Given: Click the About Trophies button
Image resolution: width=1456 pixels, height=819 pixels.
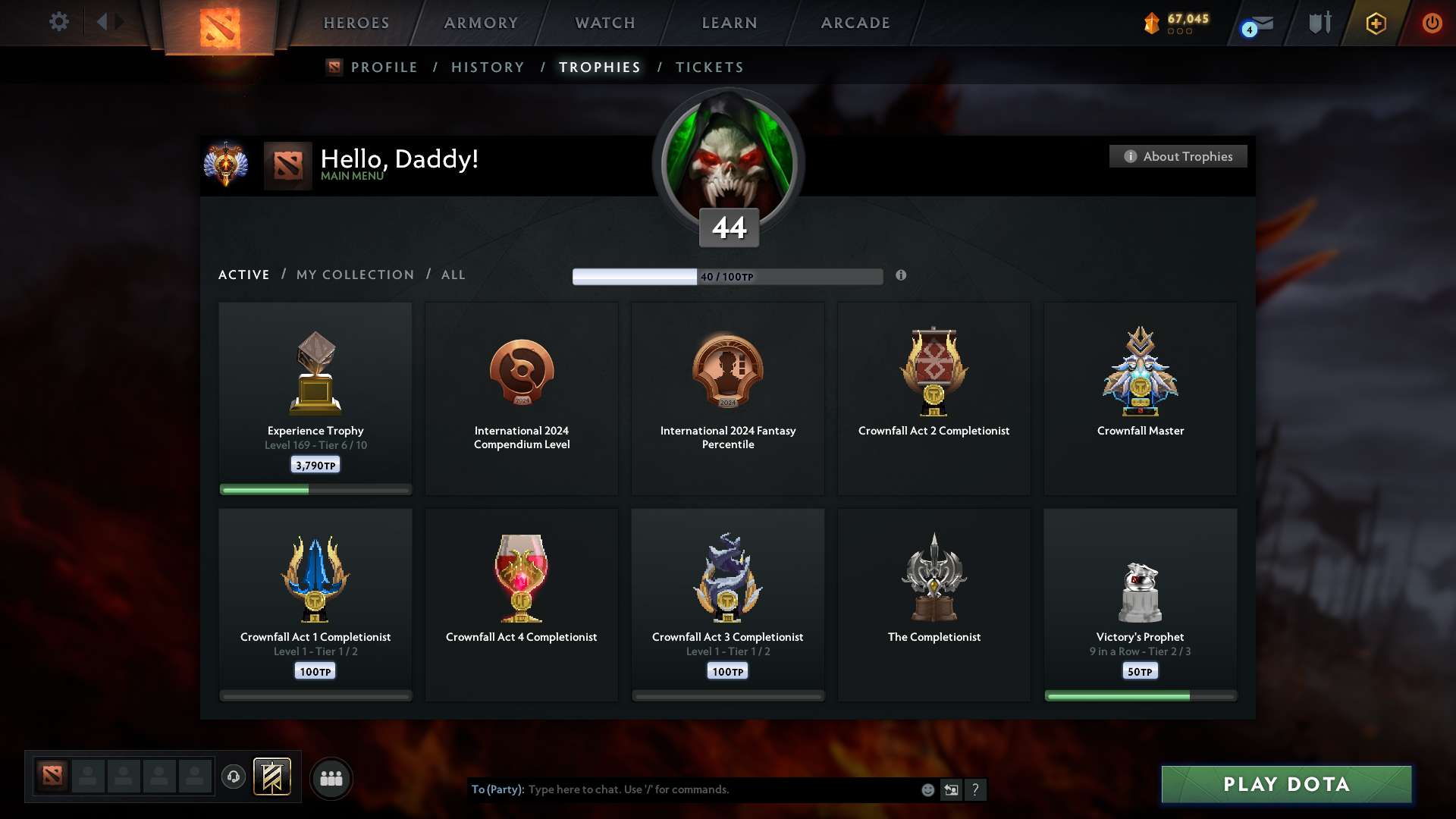Looking at the screenshot, I should (x=1178, y=156).
